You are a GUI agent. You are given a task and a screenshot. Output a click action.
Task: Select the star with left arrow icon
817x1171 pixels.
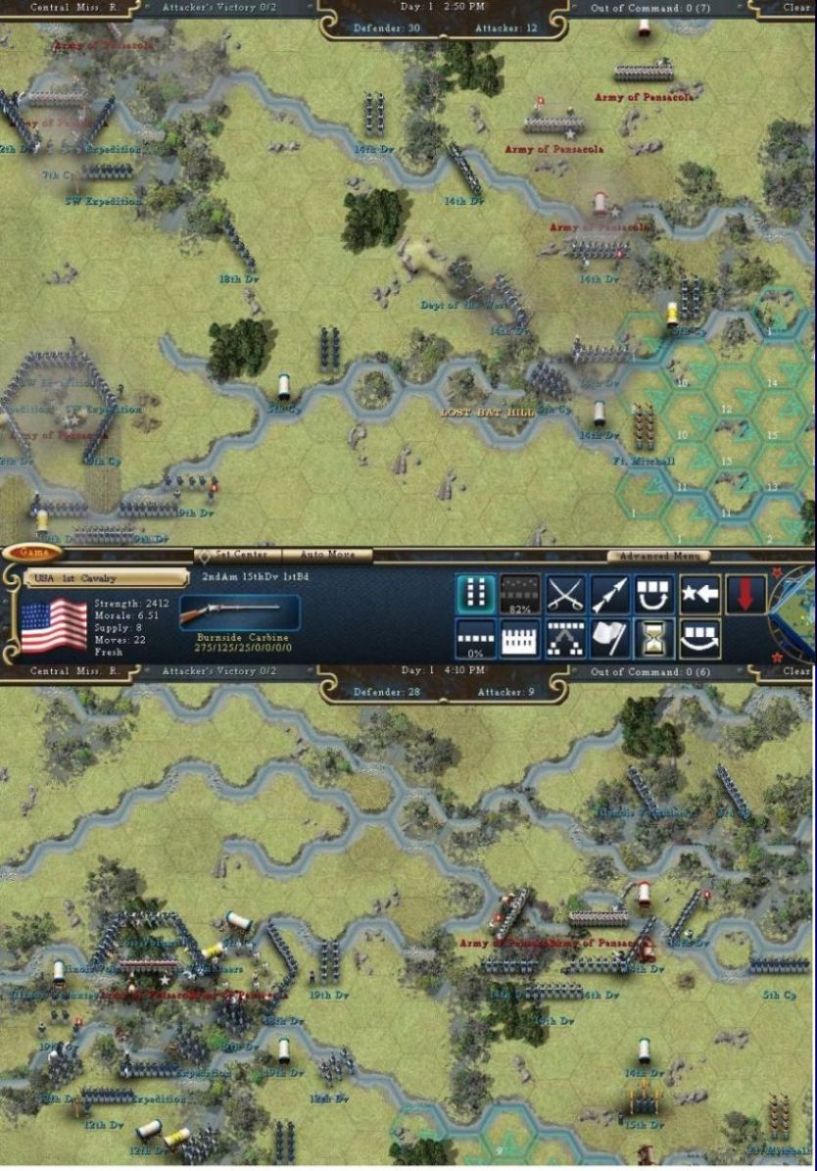pyautogui.click(x=700, y=594)
